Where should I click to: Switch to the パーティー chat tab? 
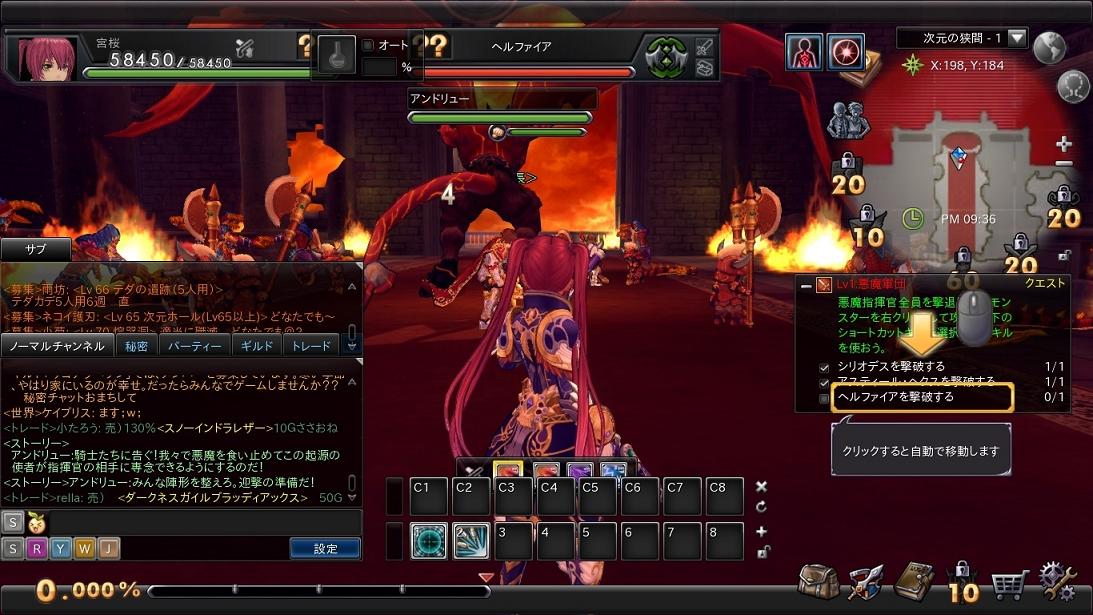193,346
